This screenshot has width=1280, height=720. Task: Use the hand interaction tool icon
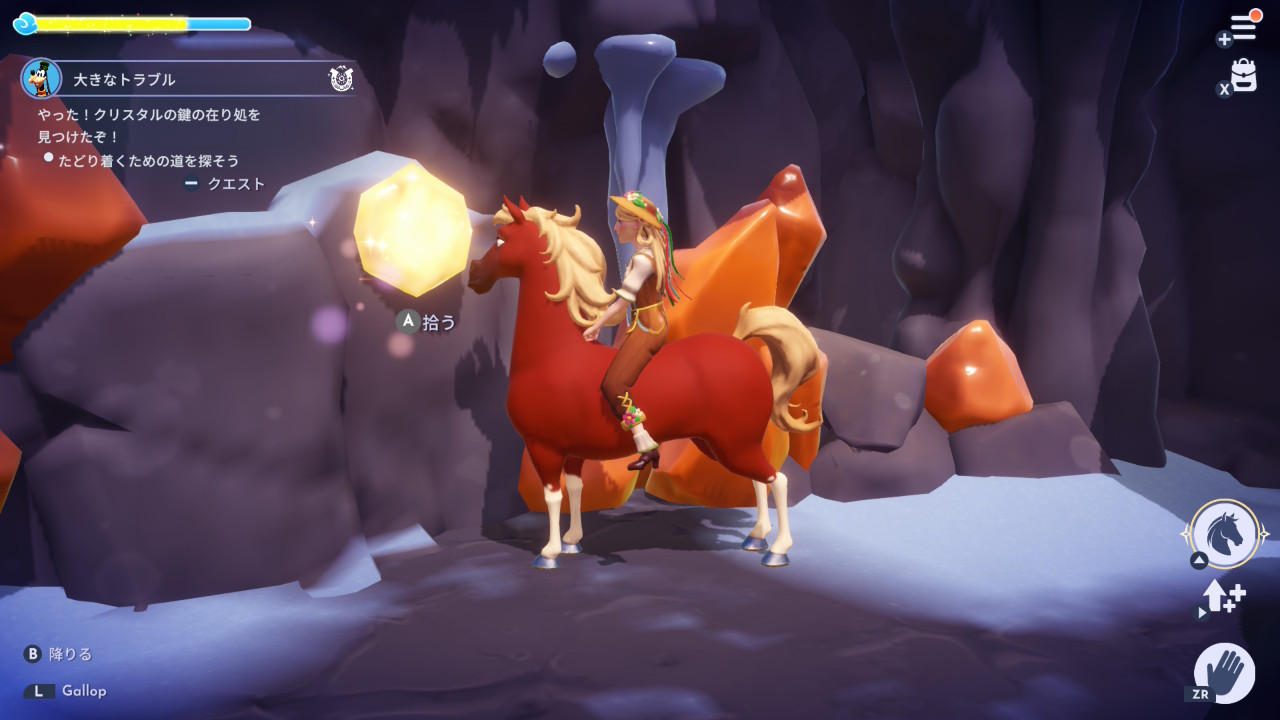[1225, 672]
